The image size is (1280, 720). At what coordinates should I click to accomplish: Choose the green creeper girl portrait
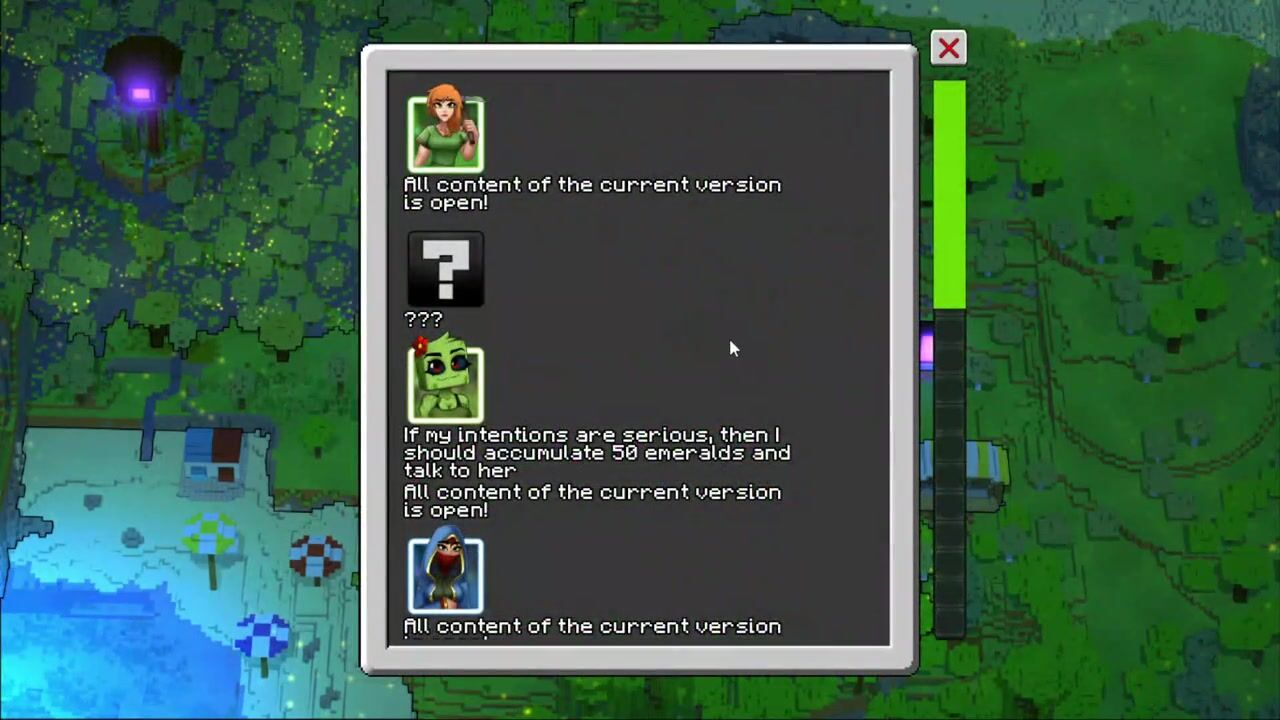446,383
